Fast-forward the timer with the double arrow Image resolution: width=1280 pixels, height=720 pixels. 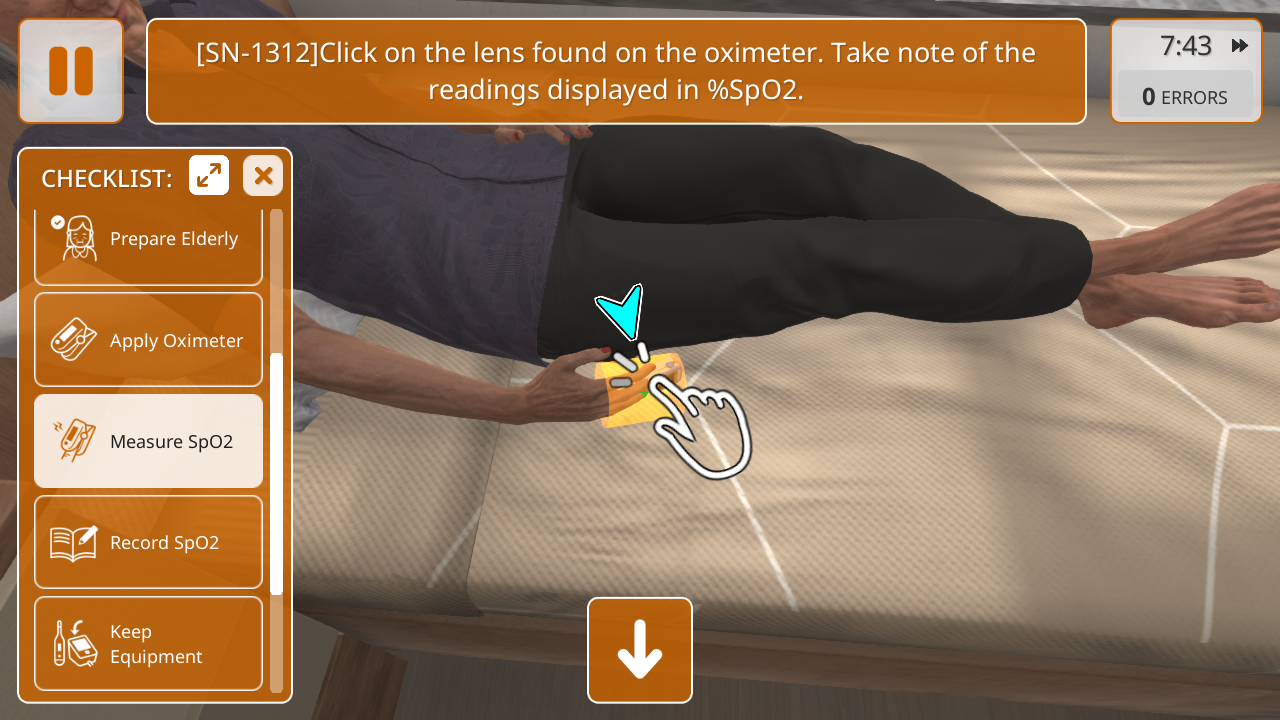(x=1240, y=46)
